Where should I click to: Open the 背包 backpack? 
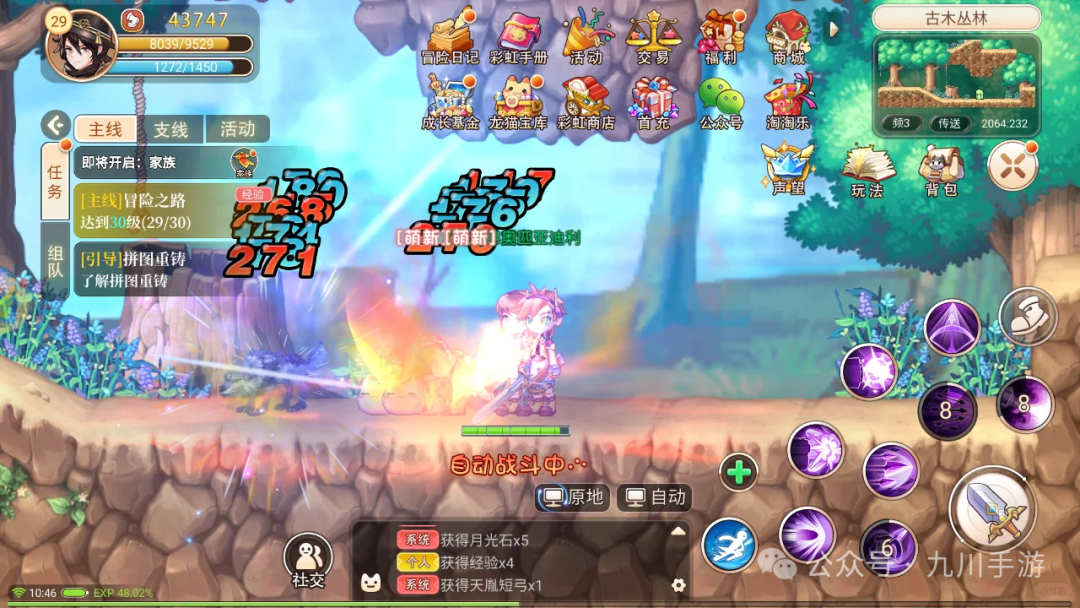(x=941, y=170)
